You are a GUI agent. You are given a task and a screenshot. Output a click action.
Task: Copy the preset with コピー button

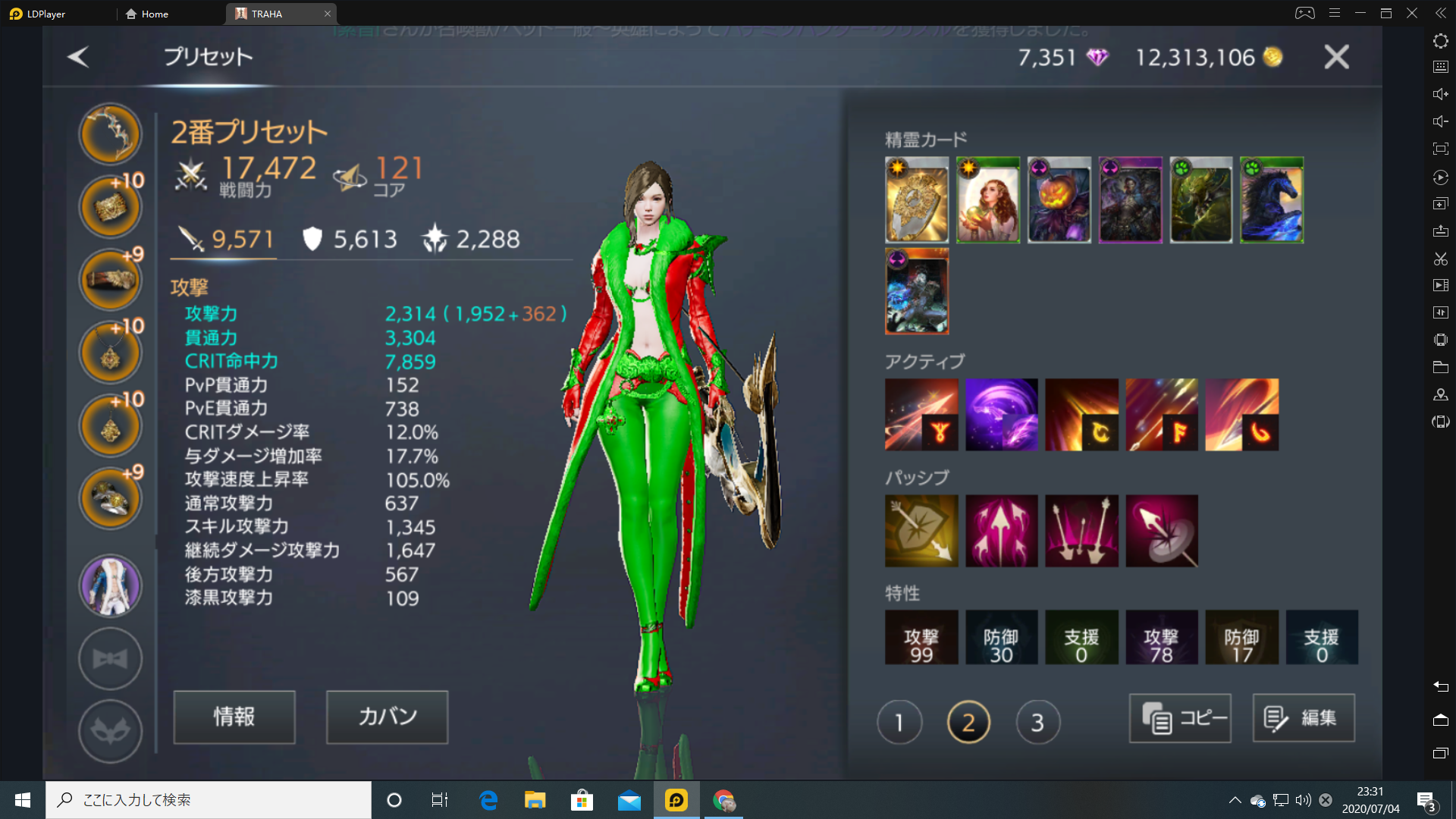point(1180,717)
